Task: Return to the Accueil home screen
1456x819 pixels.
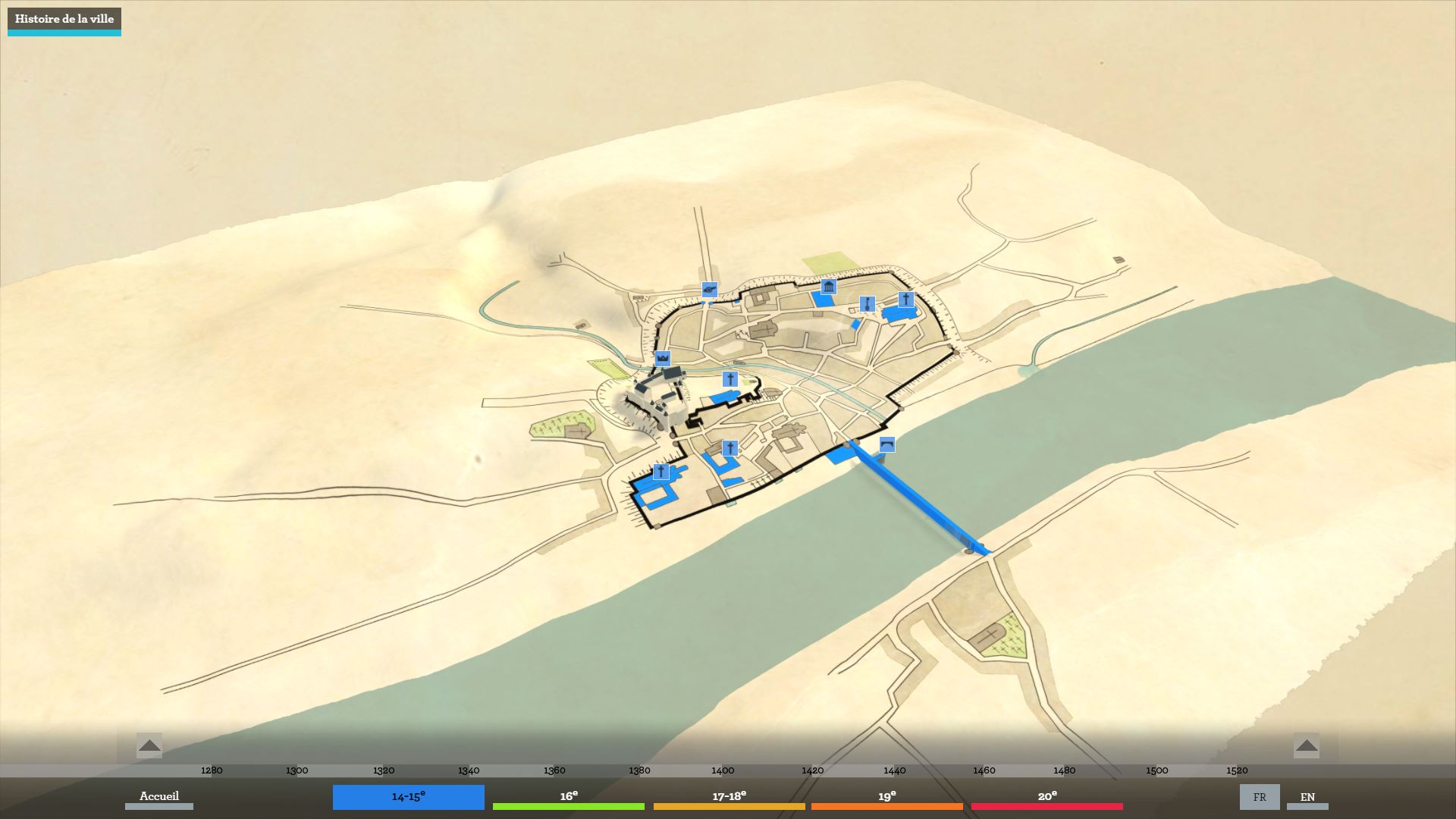Action: pos(159,796)
